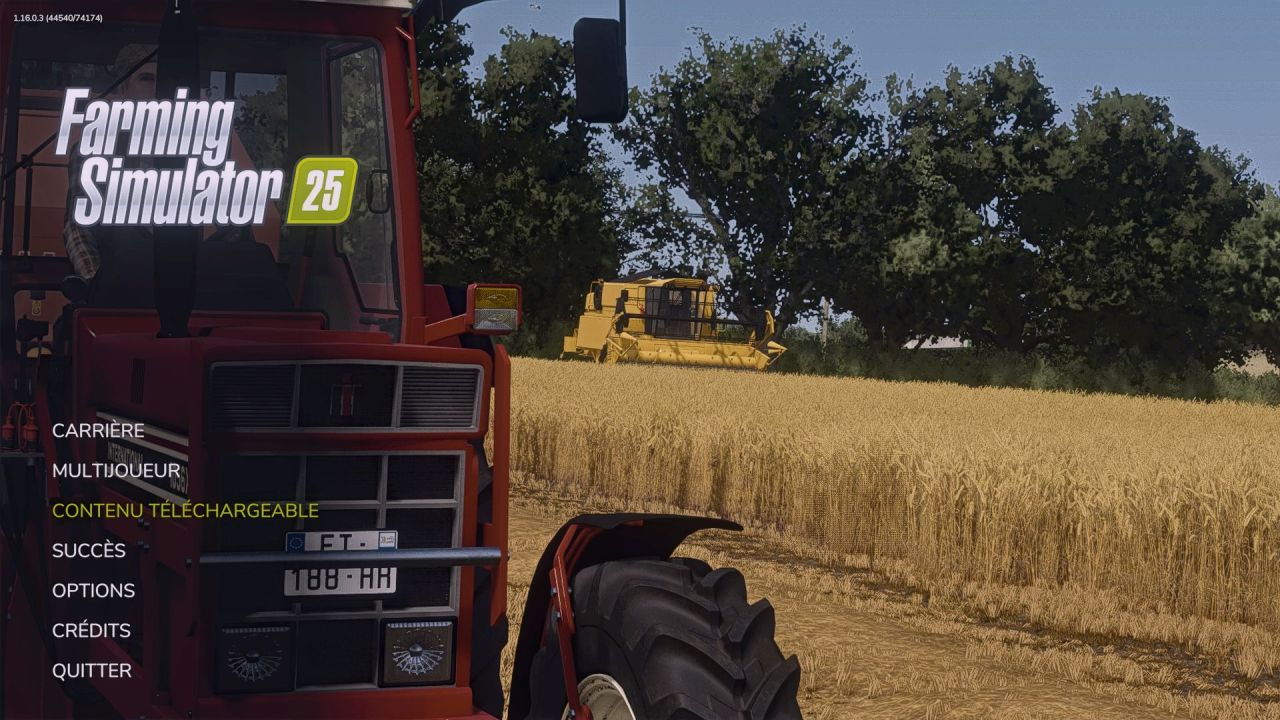This screenshot has height=720, width=1280.
Task: View achievements by clicking SUCCÈS
Action: [x=88, y=550]
